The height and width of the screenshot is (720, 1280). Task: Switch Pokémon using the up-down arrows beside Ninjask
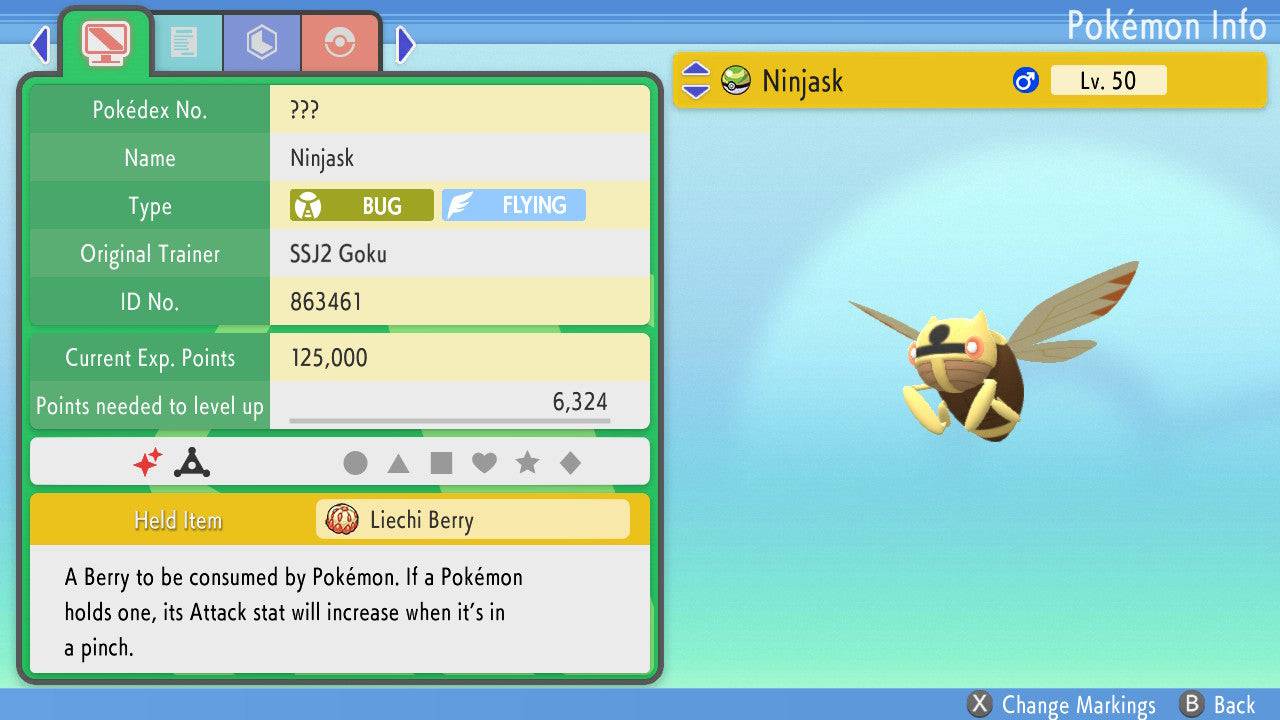click(x=696, y=81)
